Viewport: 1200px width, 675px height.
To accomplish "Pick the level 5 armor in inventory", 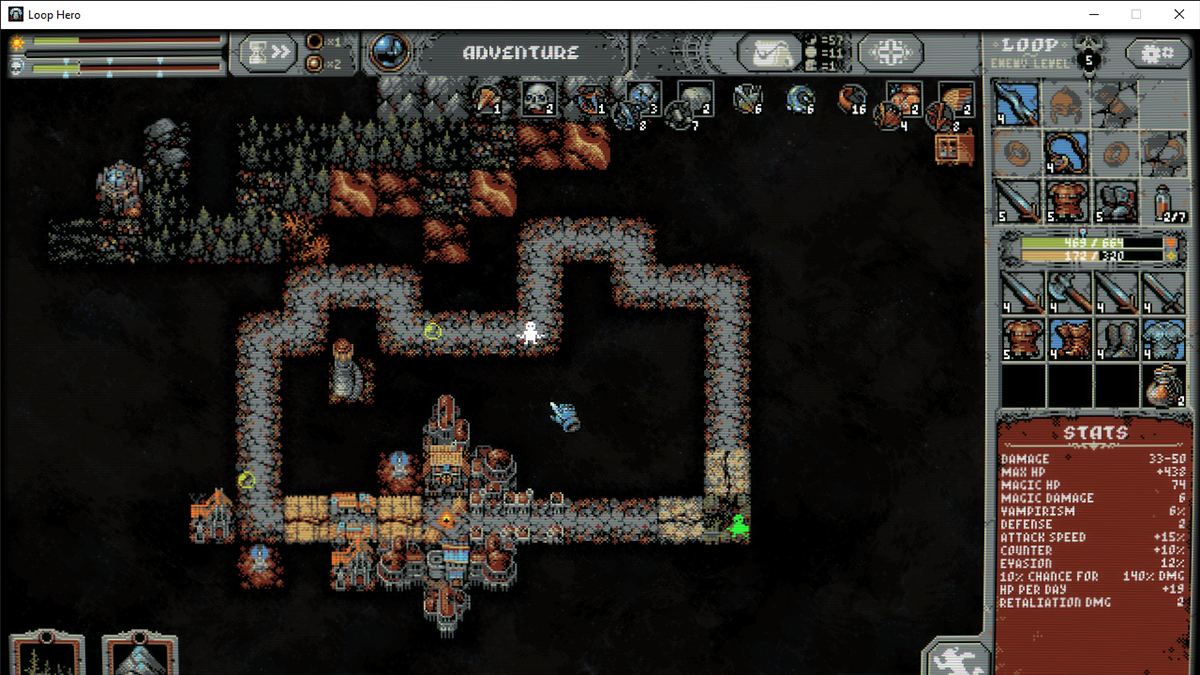I will coord(1022,339).
